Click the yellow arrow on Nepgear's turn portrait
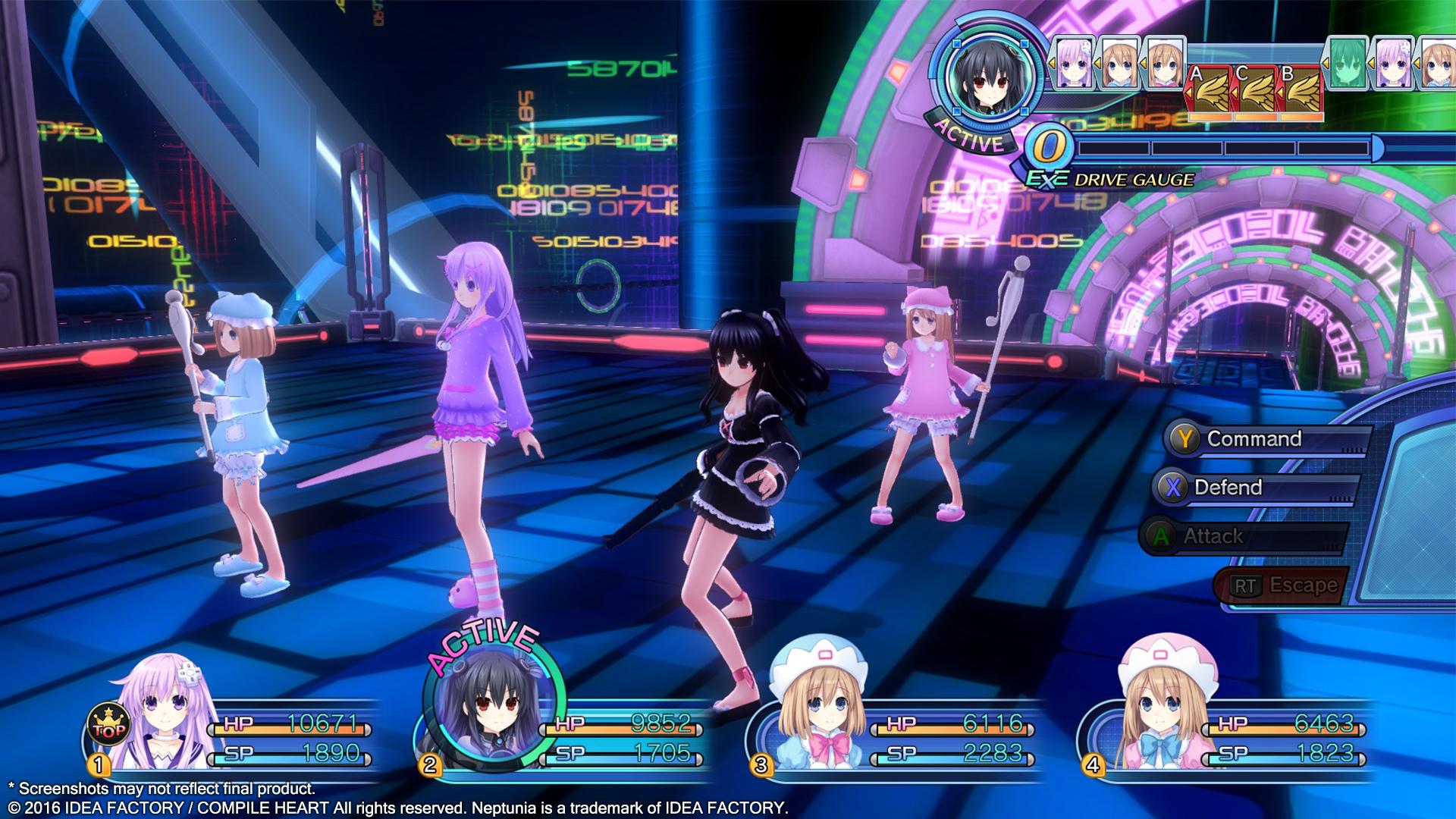 (x=1054, y=63)
